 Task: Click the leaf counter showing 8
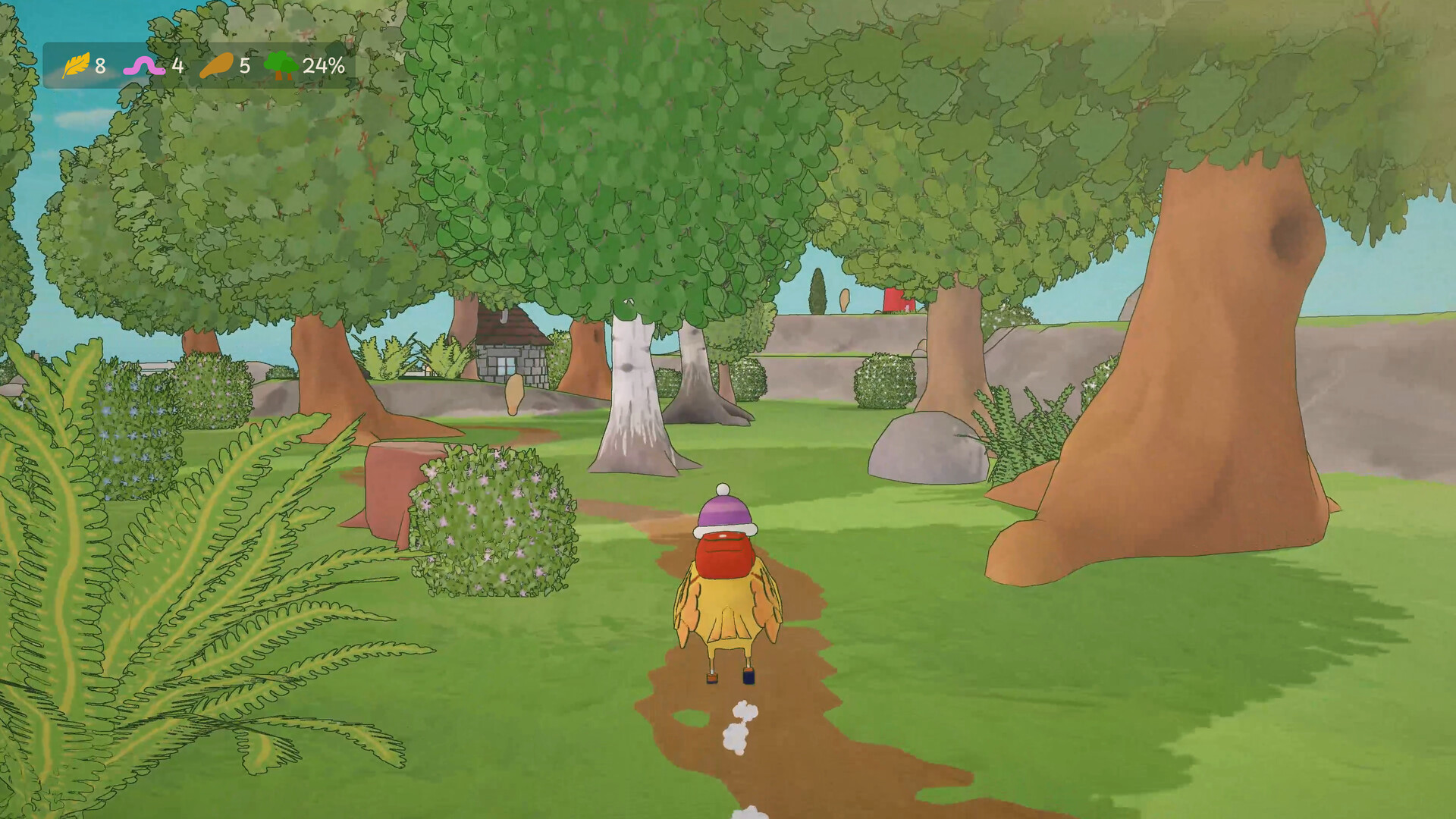coord(101,67)
